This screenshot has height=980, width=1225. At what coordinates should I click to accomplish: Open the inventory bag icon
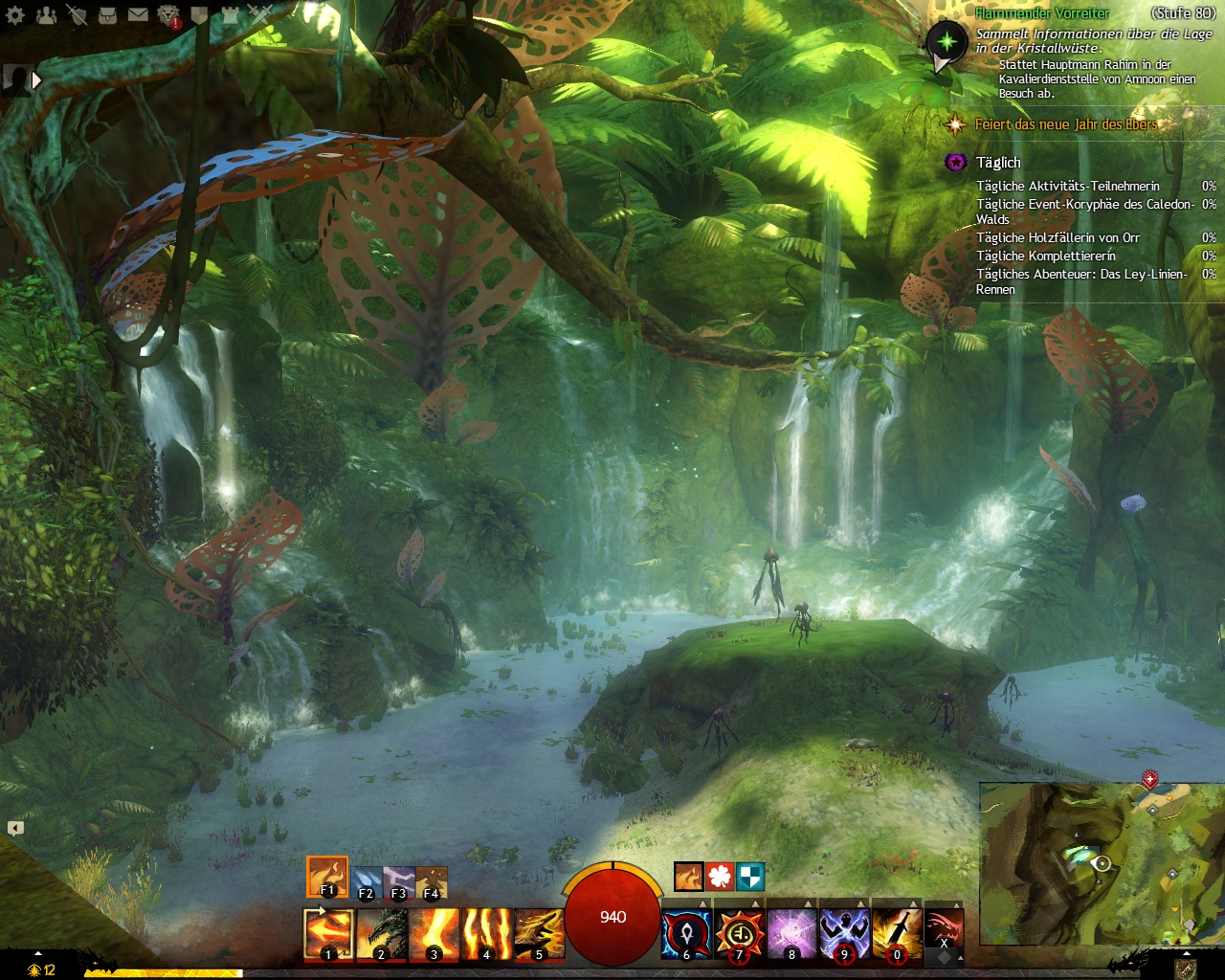click(x=107, y=14)
